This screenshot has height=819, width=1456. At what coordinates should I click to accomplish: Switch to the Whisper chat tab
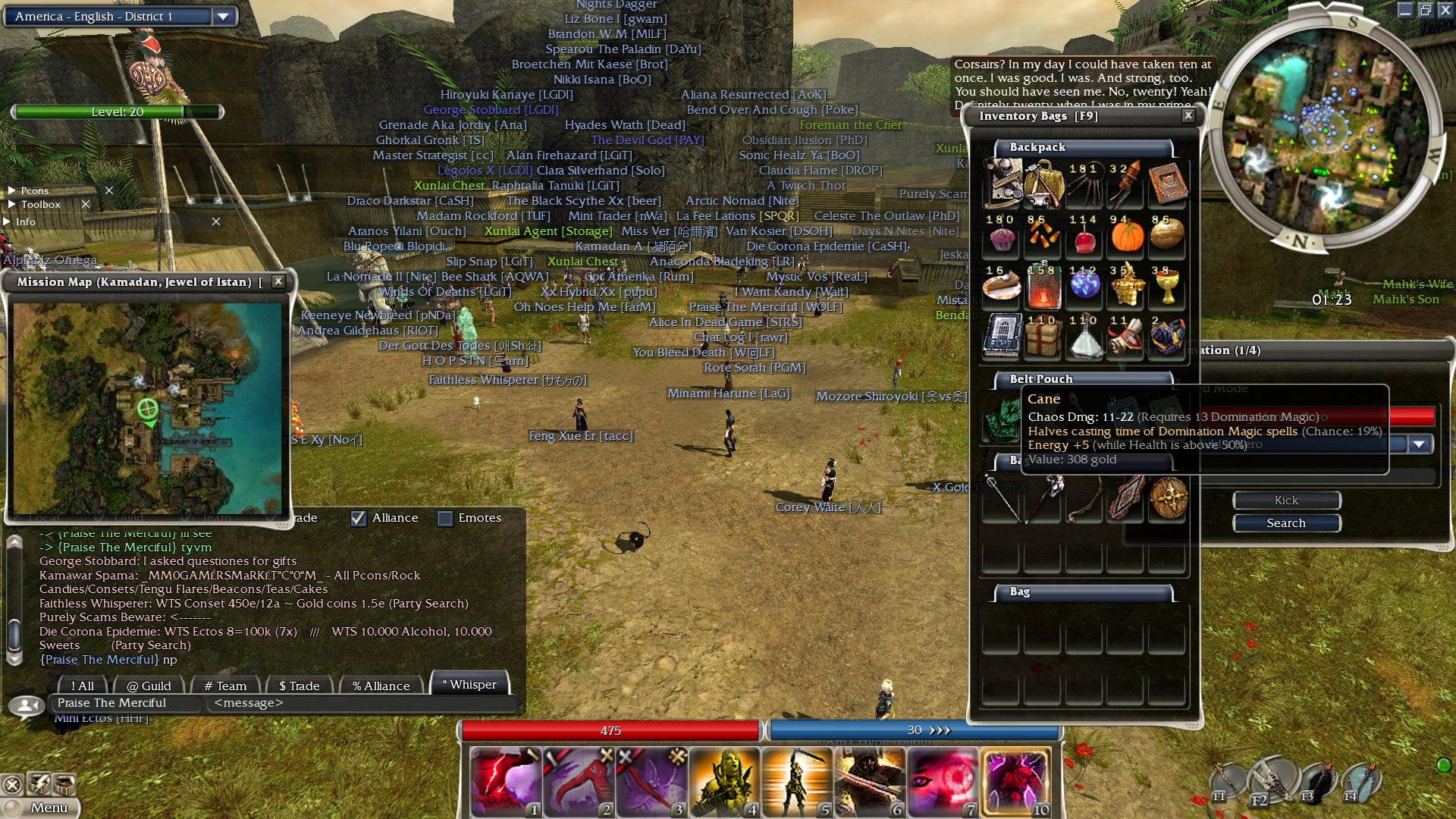[x=469, y=685]
